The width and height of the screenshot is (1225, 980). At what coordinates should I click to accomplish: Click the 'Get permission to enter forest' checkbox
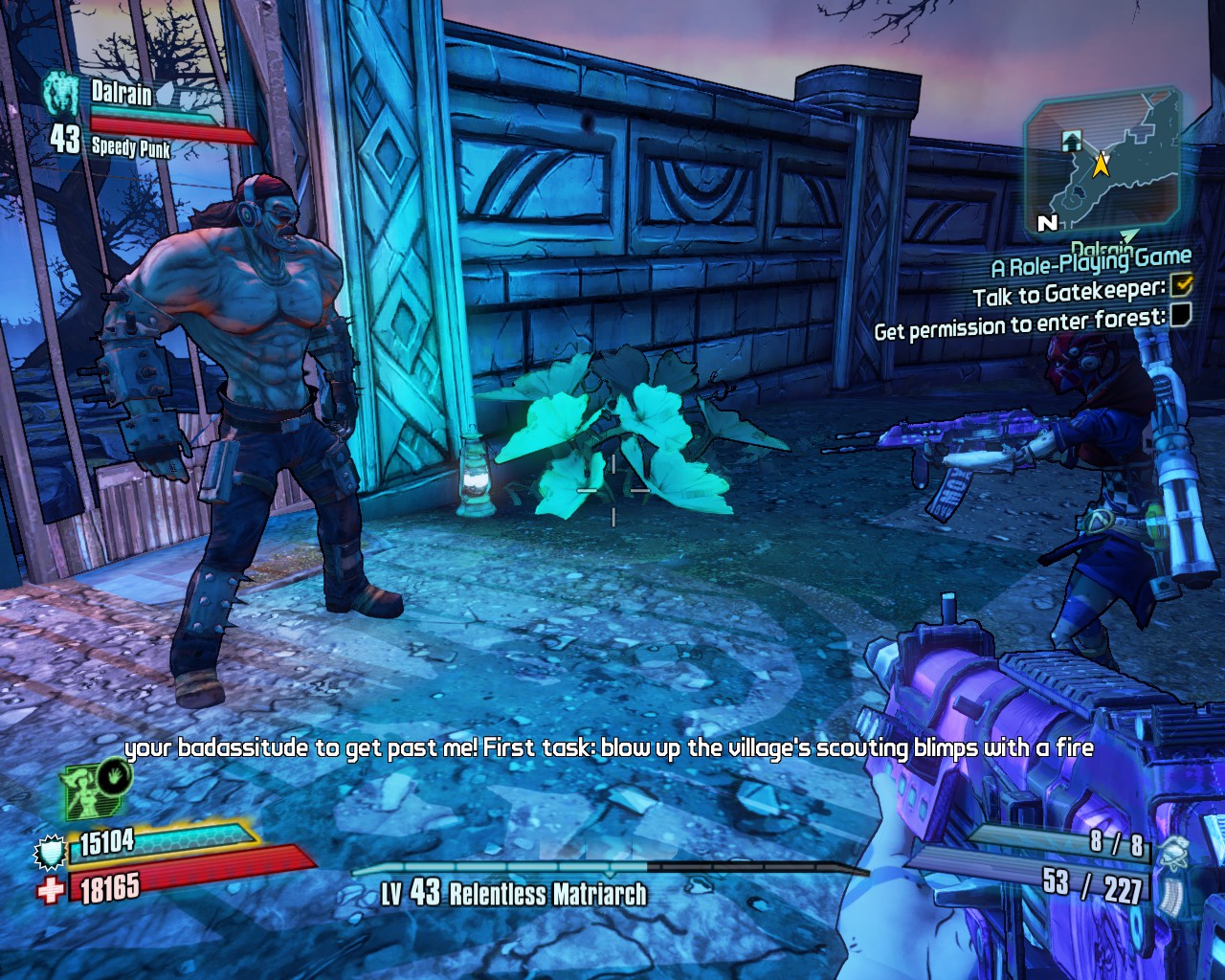coord(1181,315)
